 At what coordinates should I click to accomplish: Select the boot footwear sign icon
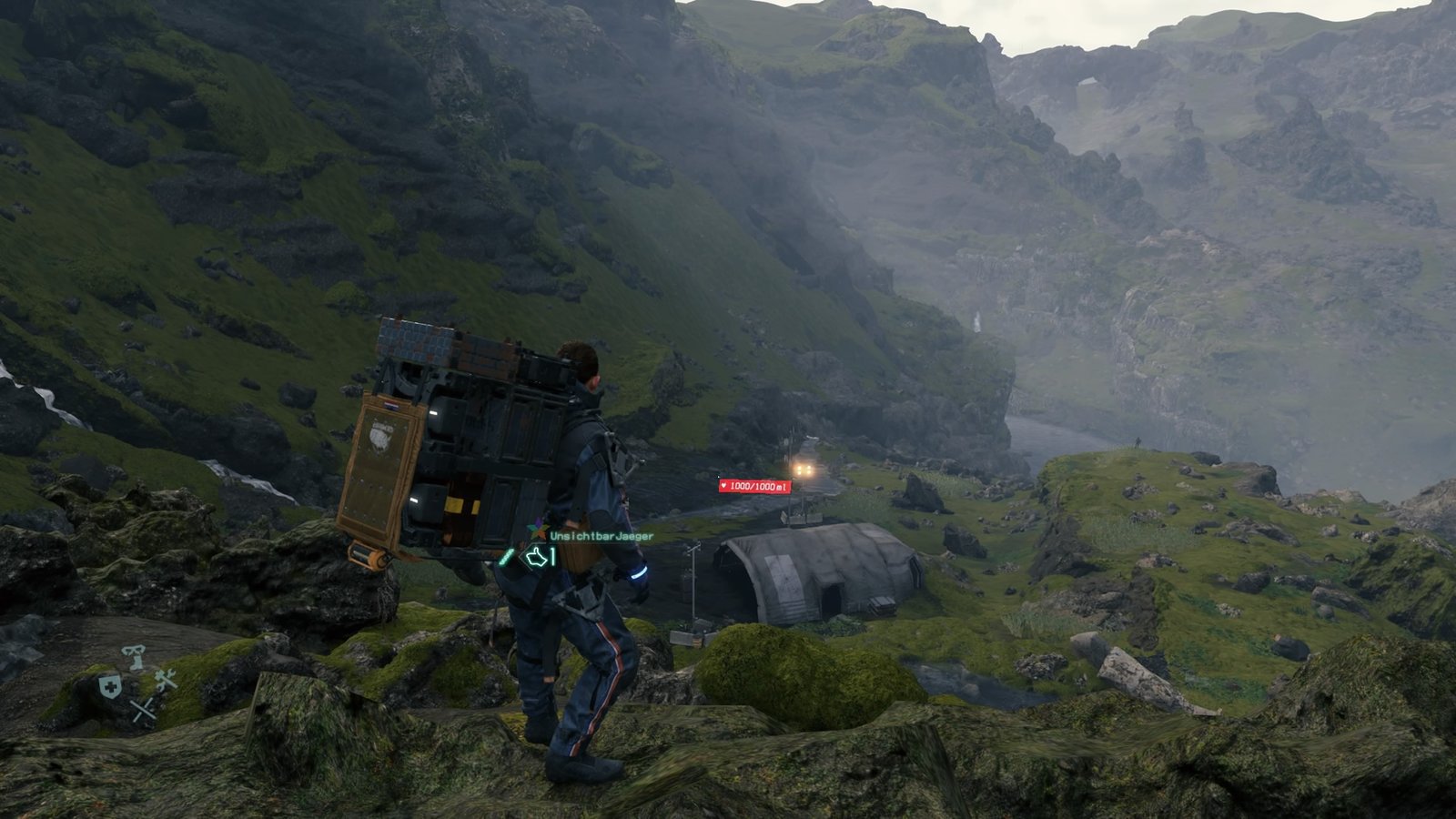click(x=134, y=657)
